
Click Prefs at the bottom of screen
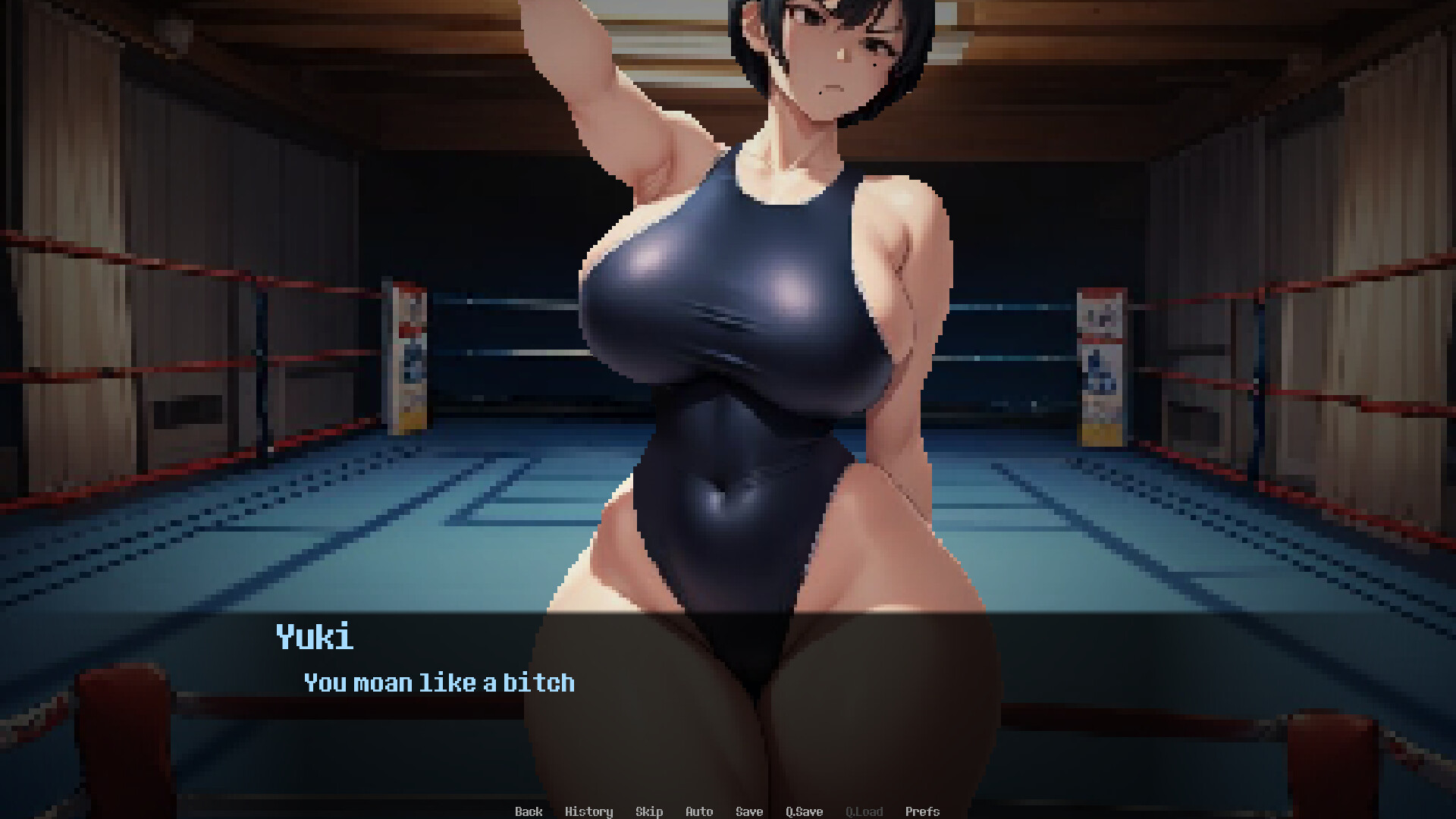pyautogui.click(x=922, y=811)
